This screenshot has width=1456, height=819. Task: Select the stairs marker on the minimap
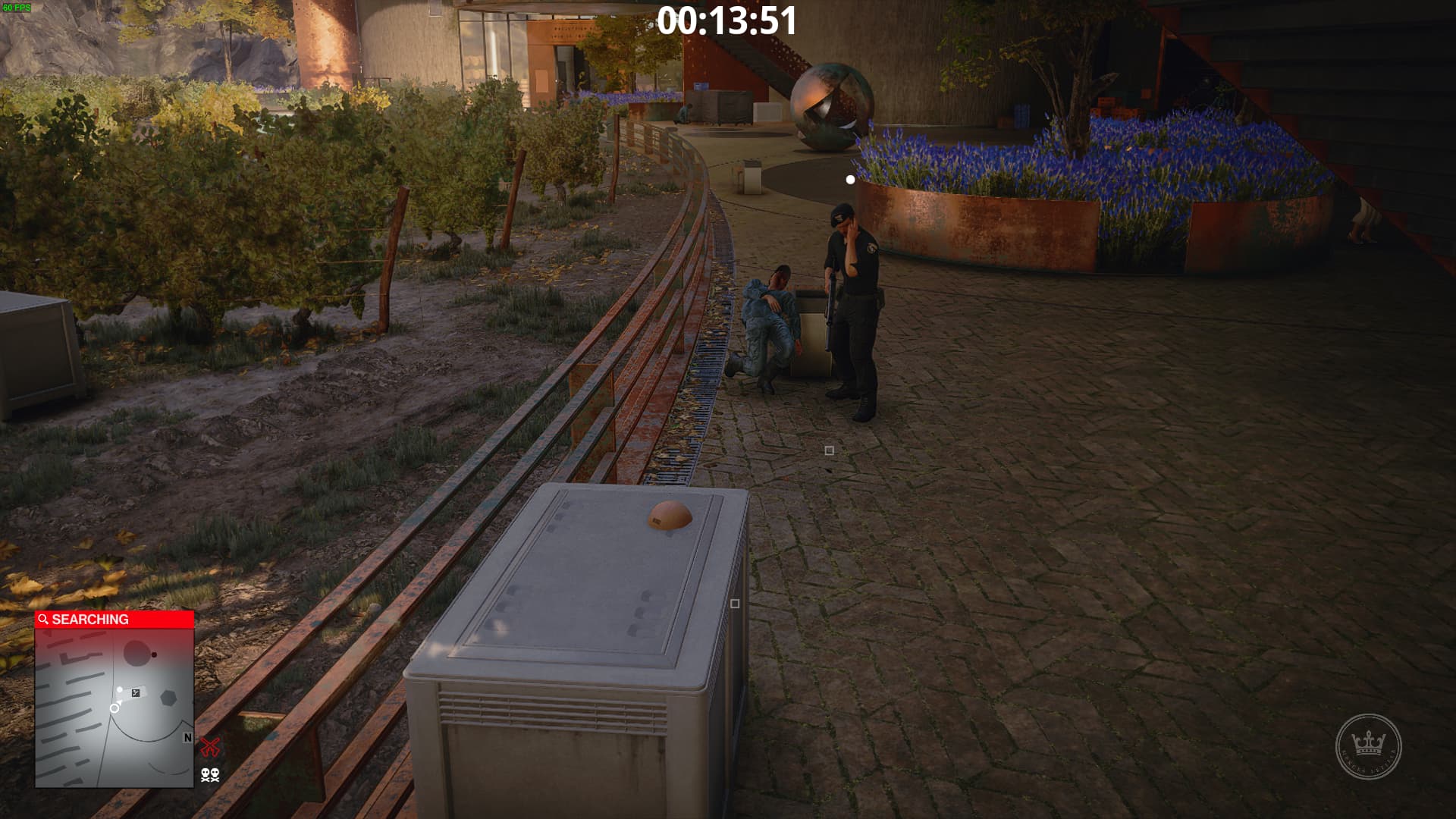click(136, 693)
